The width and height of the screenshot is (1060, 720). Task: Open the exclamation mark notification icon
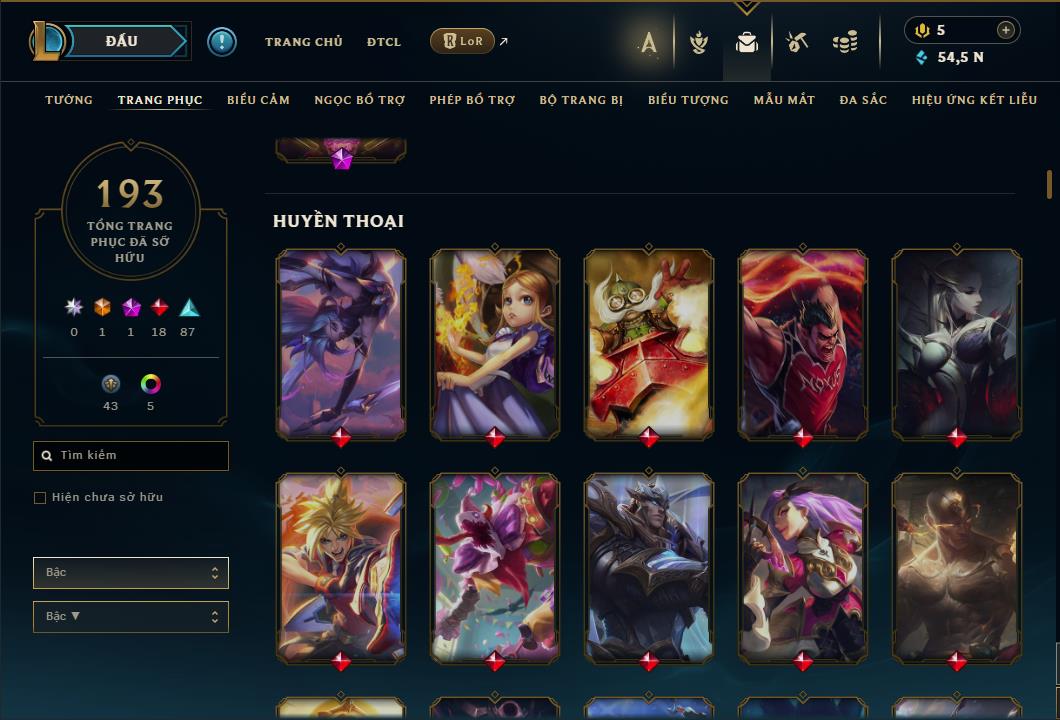coord(222,42)
